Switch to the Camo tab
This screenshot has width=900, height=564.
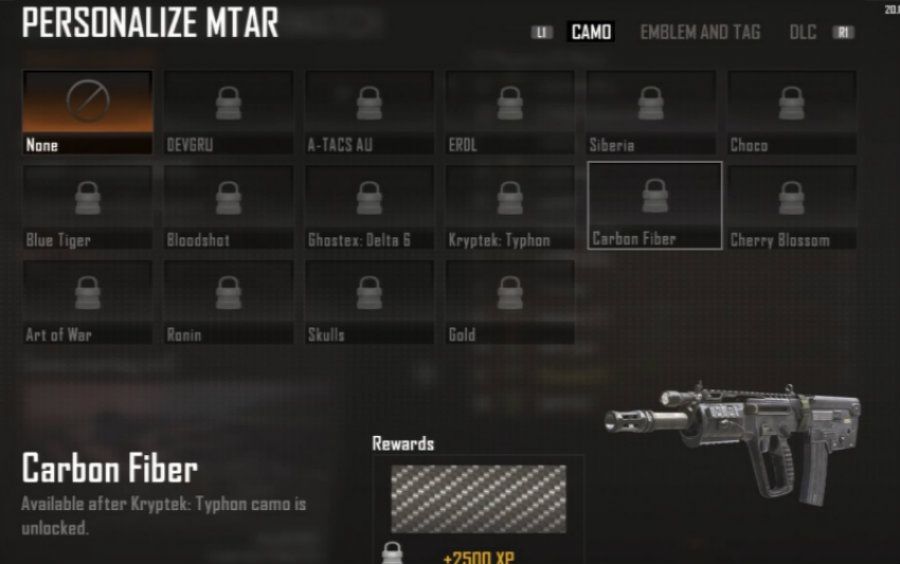tap(591, 32)
